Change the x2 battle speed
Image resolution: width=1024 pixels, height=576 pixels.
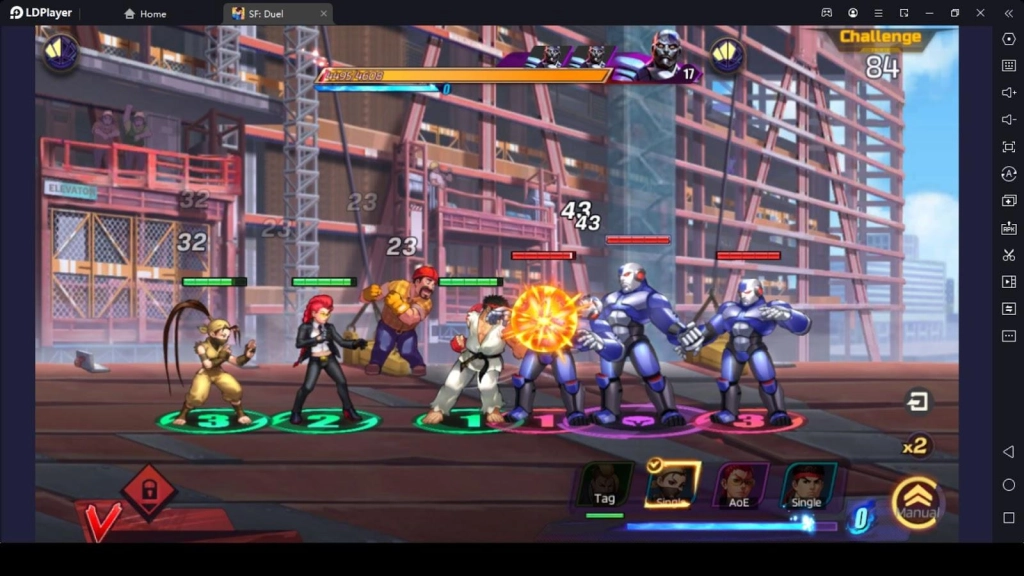coord(915,446)
